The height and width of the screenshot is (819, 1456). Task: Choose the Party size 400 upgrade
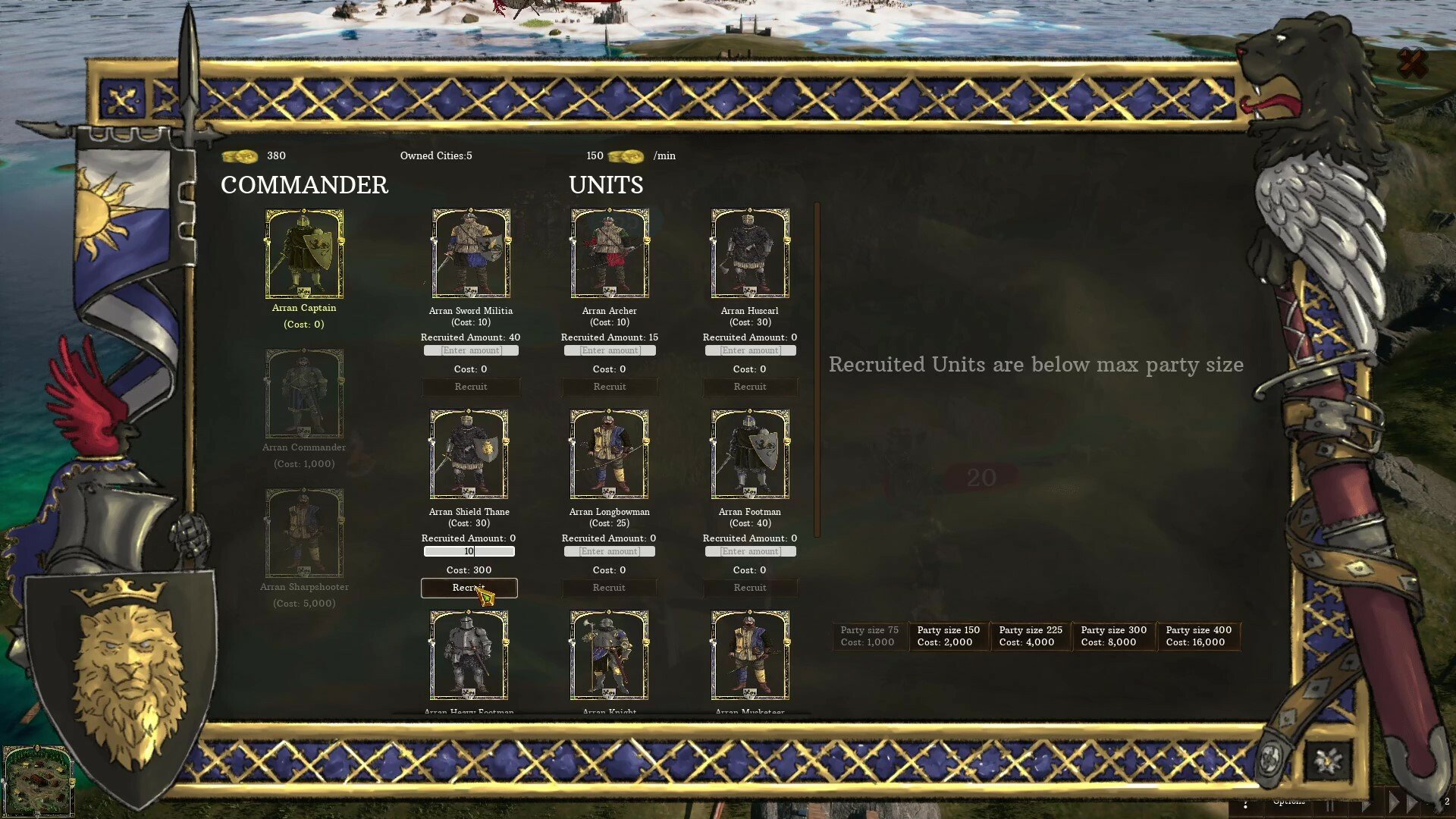click(1198, 636)
